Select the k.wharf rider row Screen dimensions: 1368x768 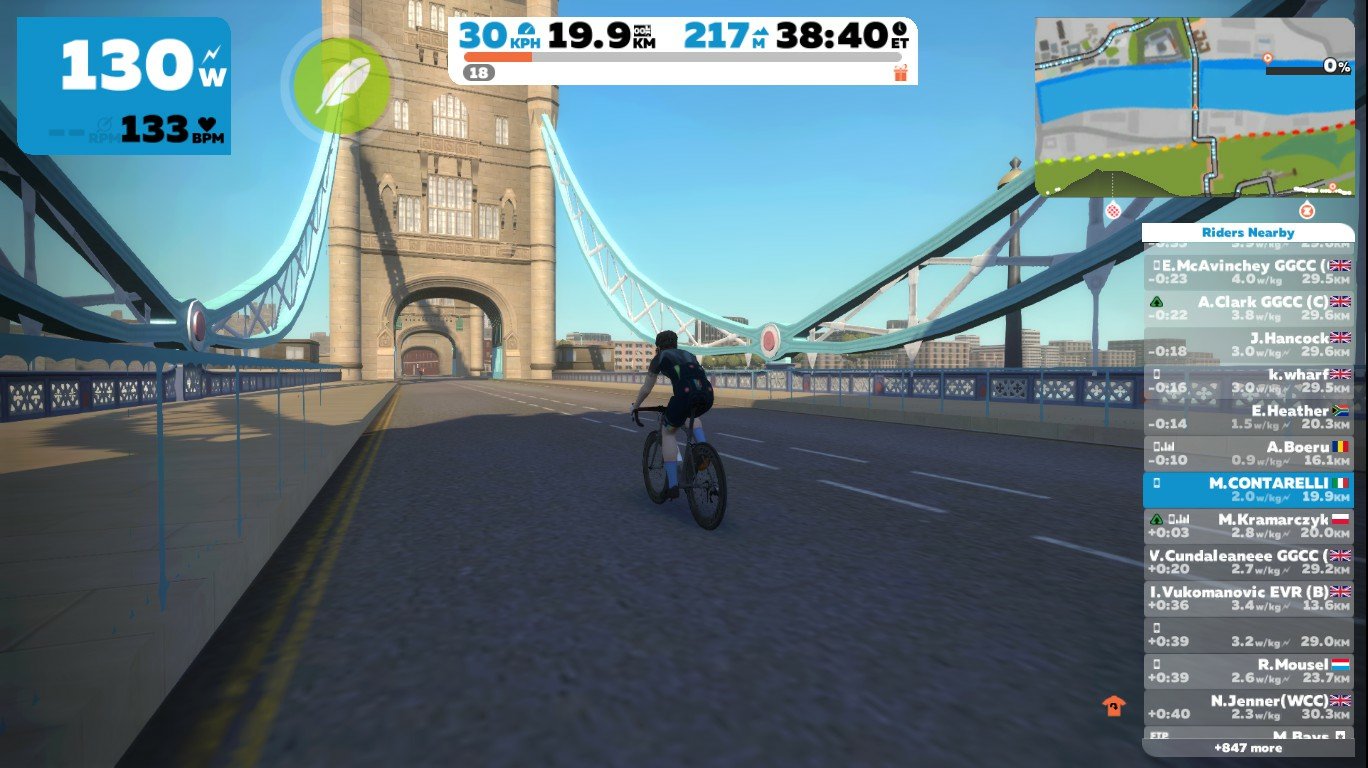[1248, 380]
